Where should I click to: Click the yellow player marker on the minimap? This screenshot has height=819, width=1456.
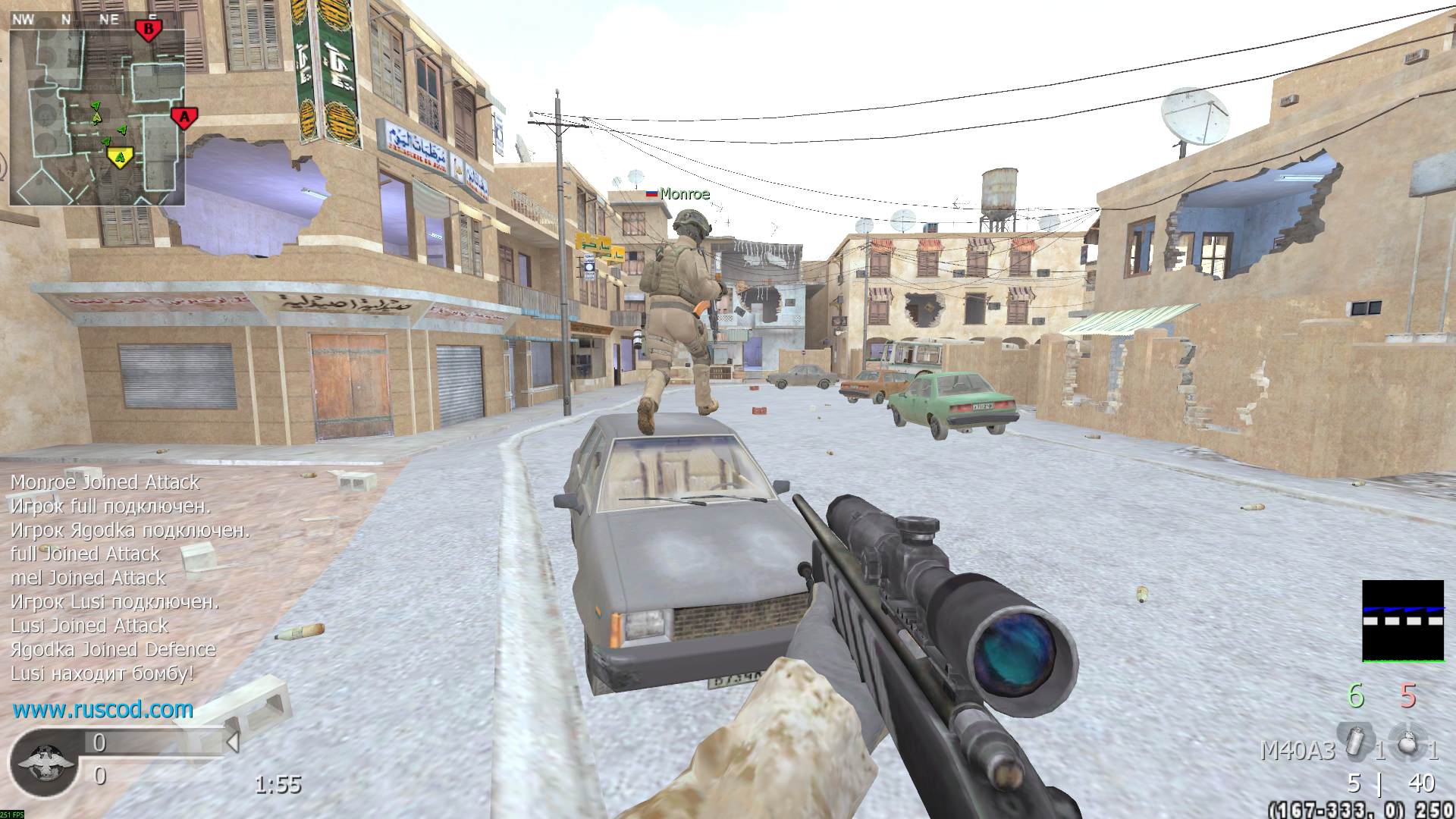[118, 157]
